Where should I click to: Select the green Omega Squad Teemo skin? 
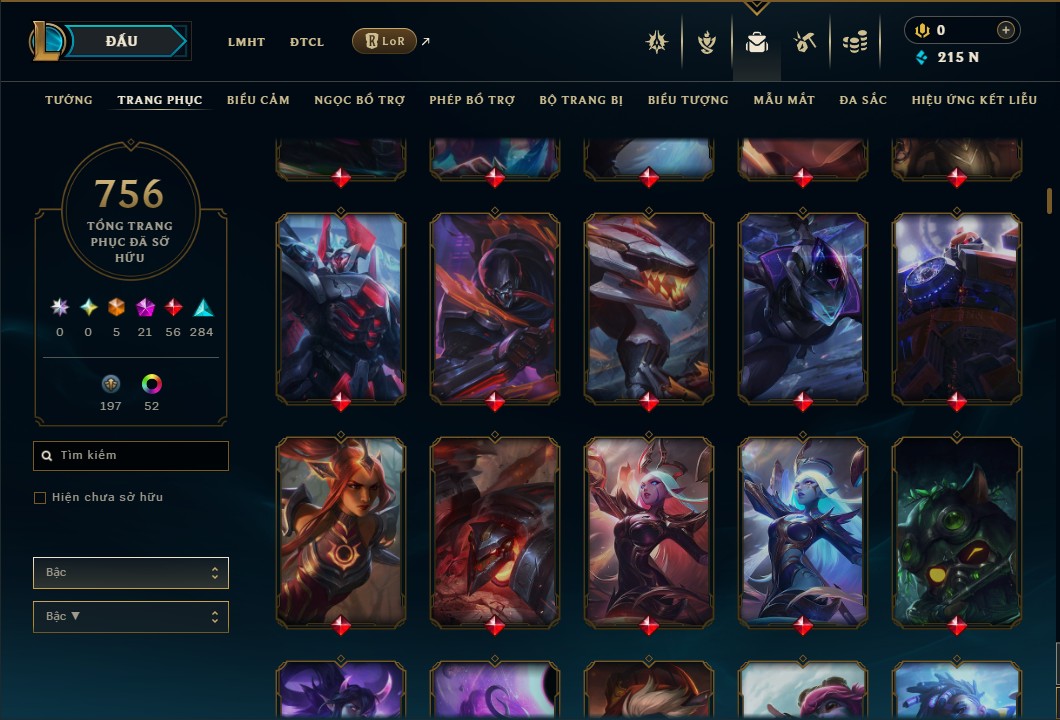coord(956,532)
